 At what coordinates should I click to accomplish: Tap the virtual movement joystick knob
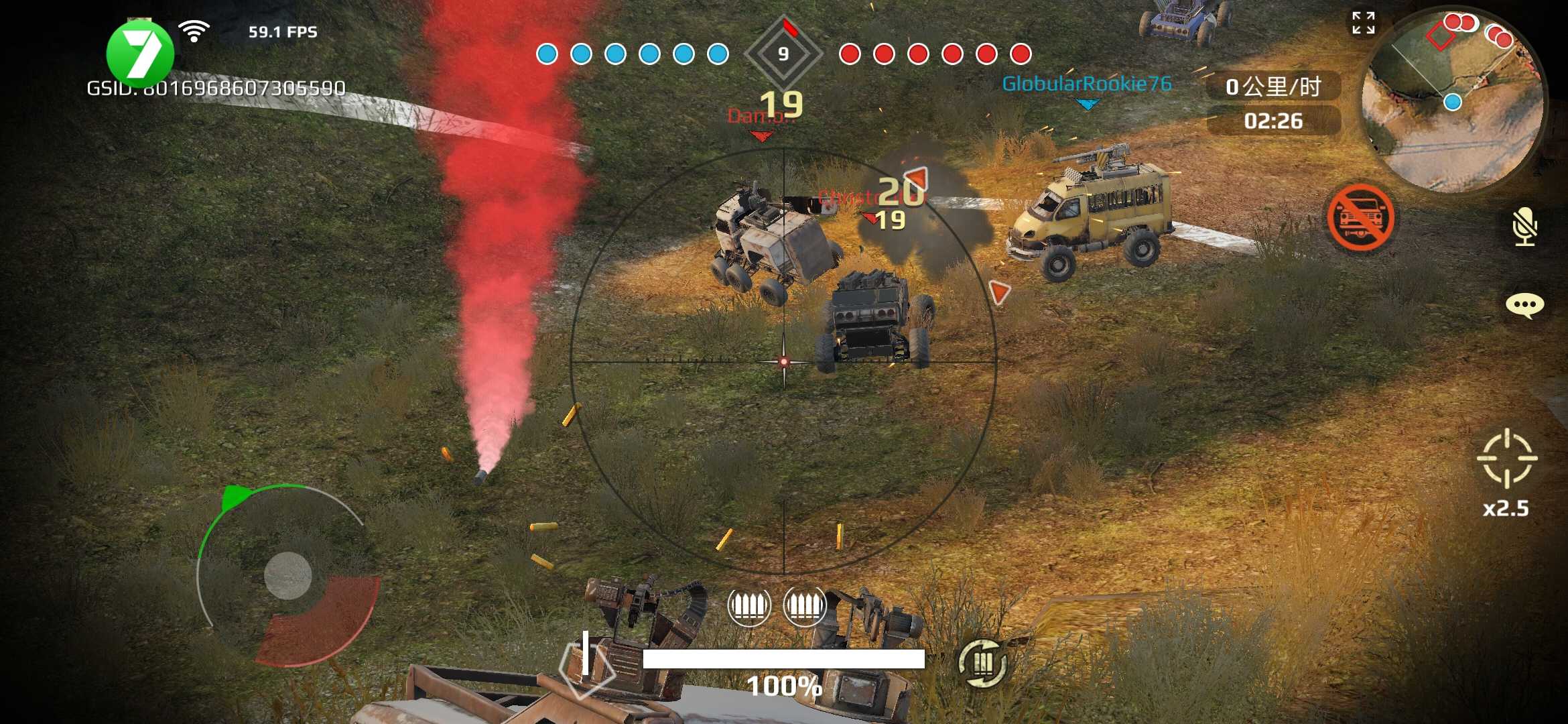pyautogui.click(x=288, y=575)
